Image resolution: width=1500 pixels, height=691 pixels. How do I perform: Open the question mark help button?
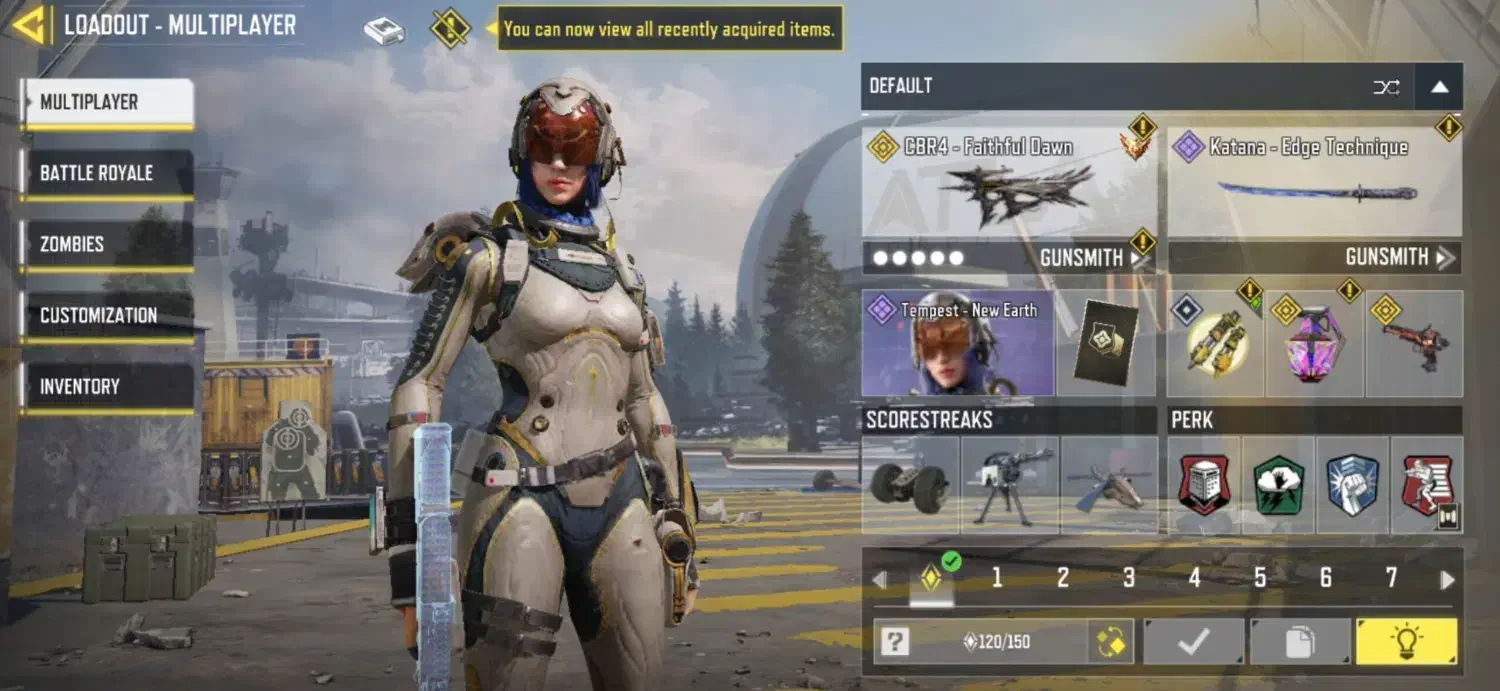tap(895, 642)
